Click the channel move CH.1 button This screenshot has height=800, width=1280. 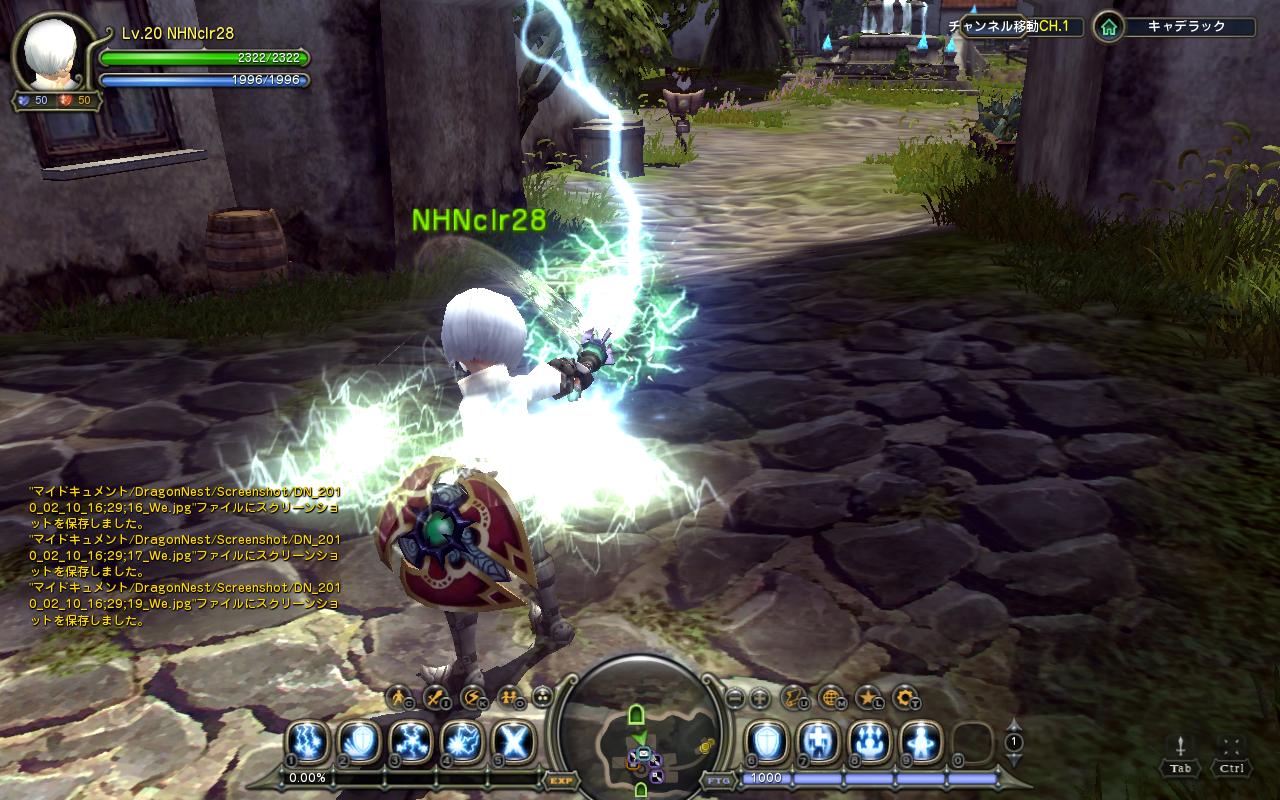pos(1015,27)
